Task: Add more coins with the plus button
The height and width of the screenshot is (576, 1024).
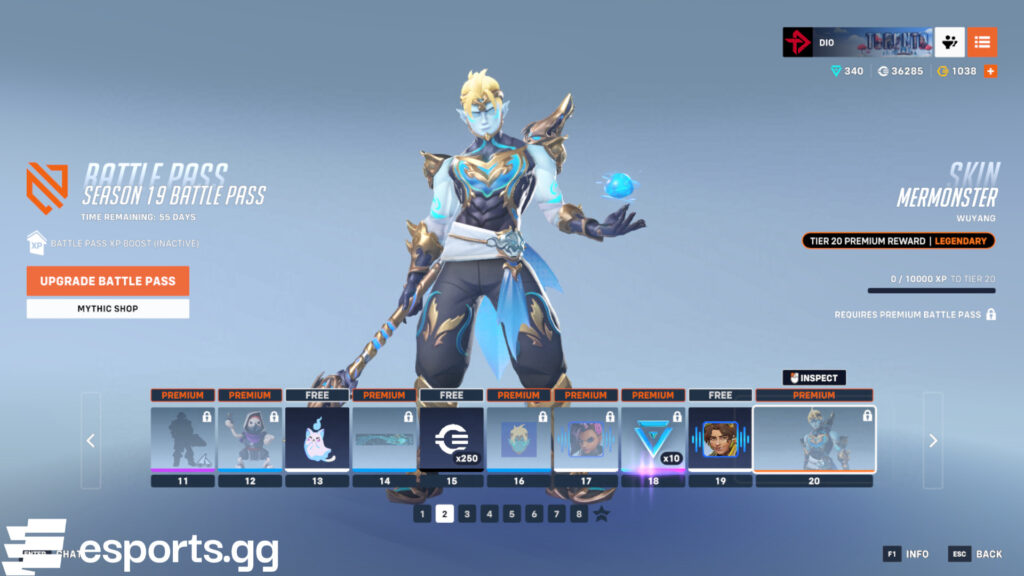Action: [990, 71]
